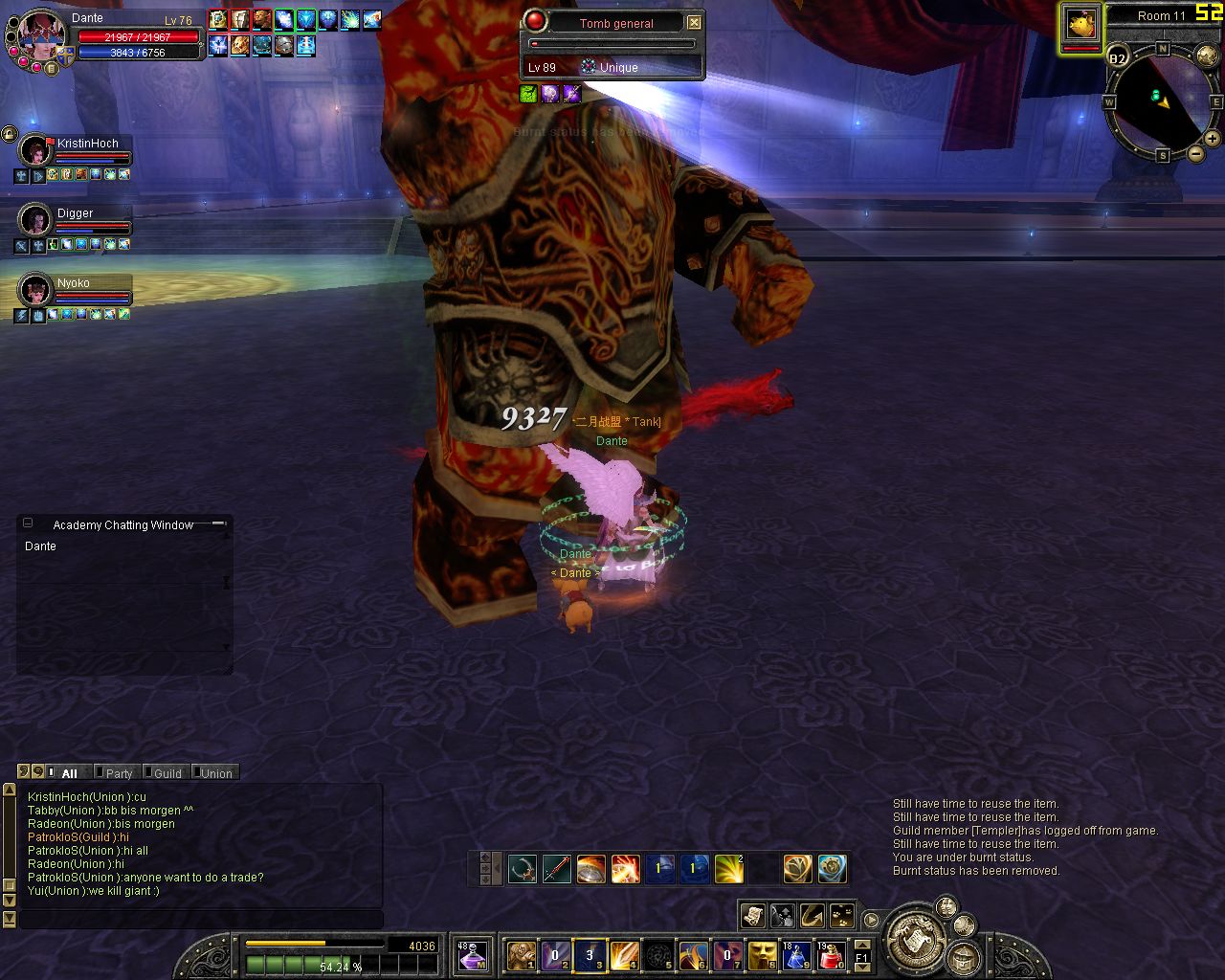Select party member Nyoko
This screenshot has height=980, width=1225.
[73, 283]
